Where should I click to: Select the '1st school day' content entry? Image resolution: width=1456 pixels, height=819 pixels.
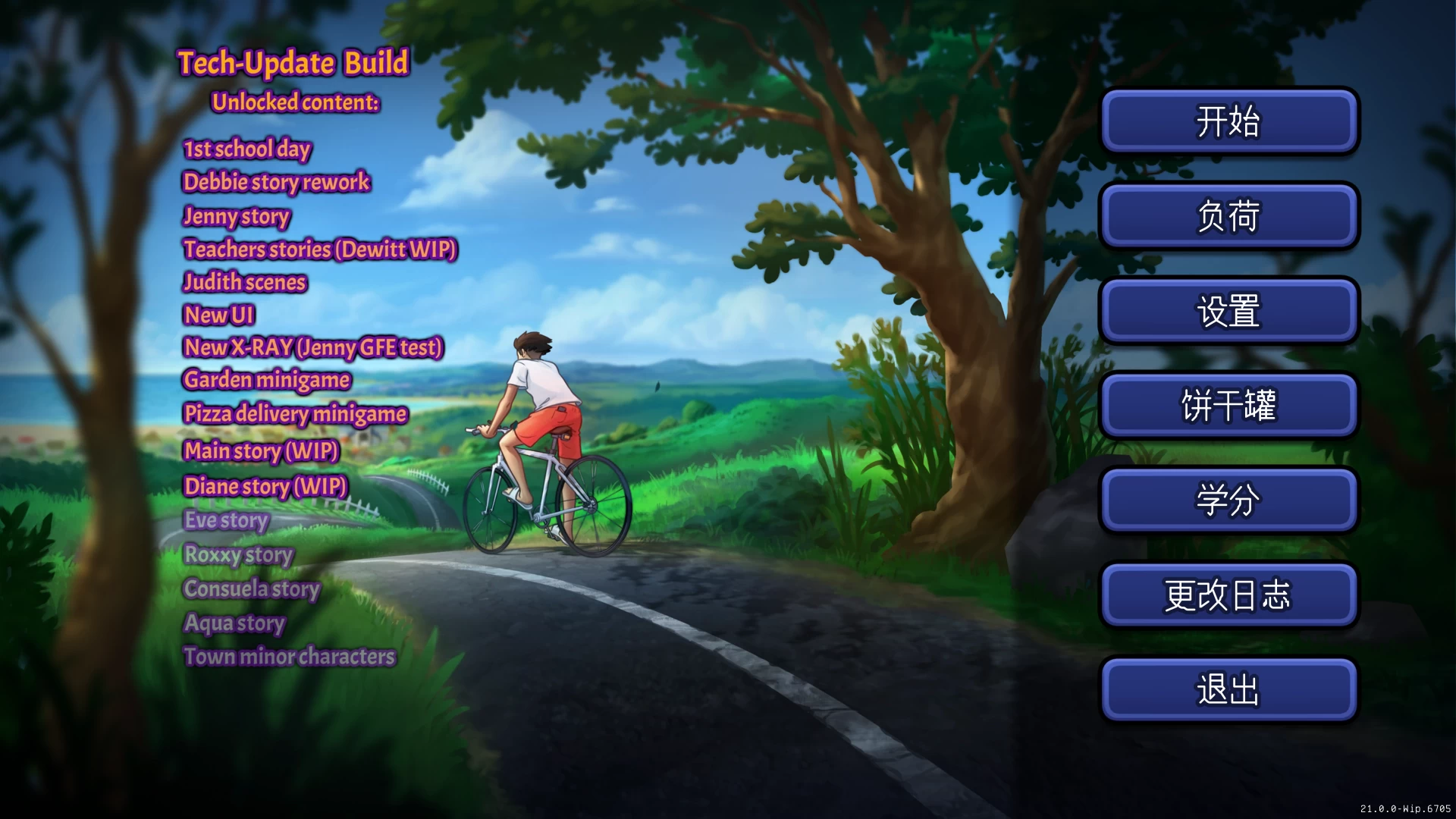pyautogui.click(x=246, y=149)
